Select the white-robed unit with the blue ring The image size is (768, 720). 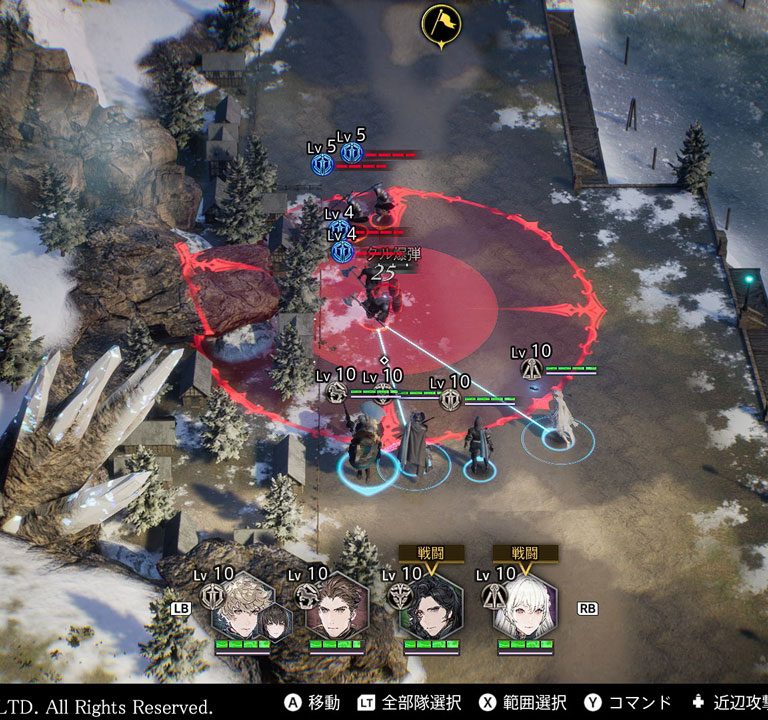coord(562,420)
